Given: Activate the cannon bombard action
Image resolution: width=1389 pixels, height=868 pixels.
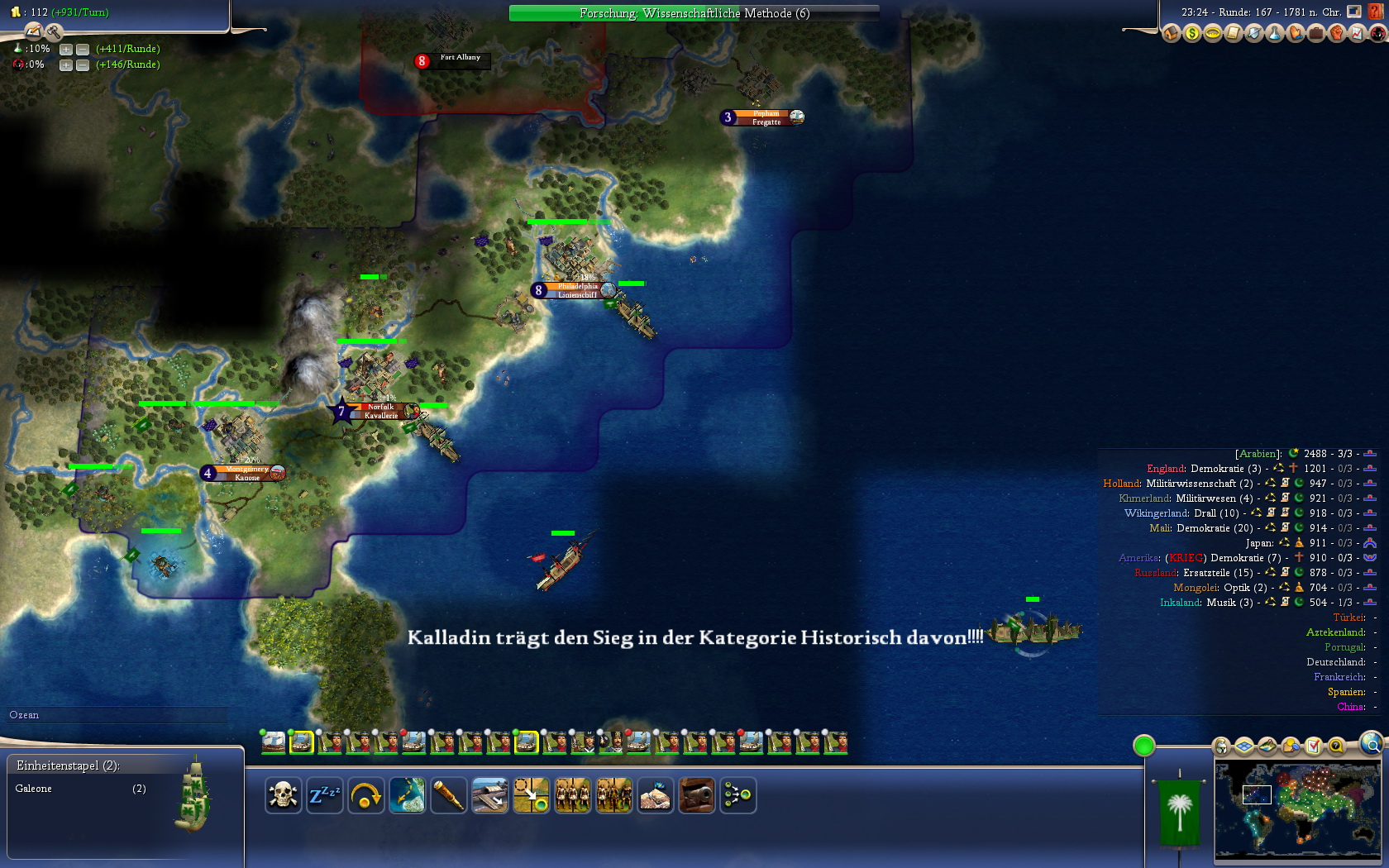Looking at the screenshot, I should click(x=696, y=795).
